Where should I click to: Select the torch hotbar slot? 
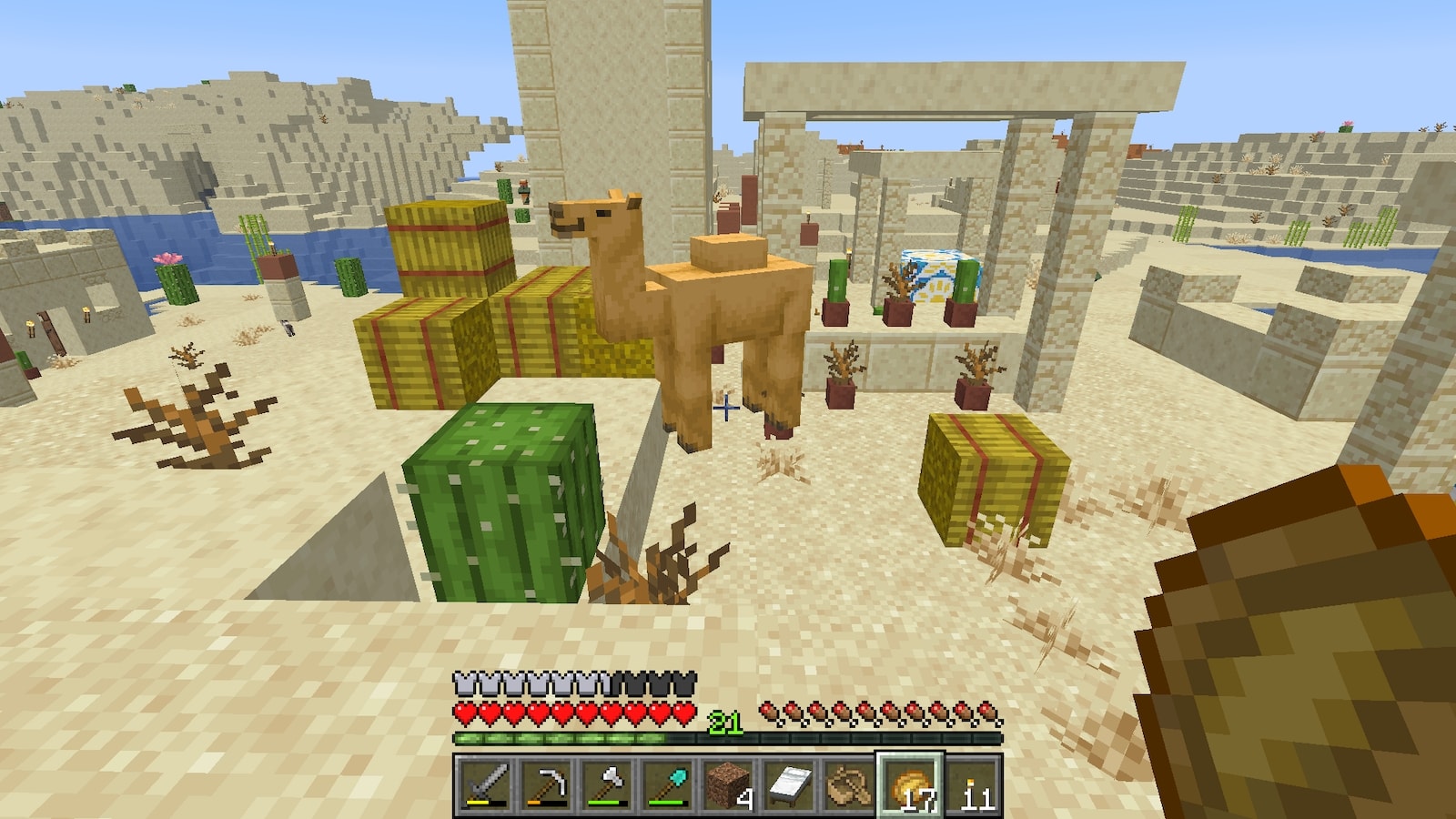click(971, 784)
